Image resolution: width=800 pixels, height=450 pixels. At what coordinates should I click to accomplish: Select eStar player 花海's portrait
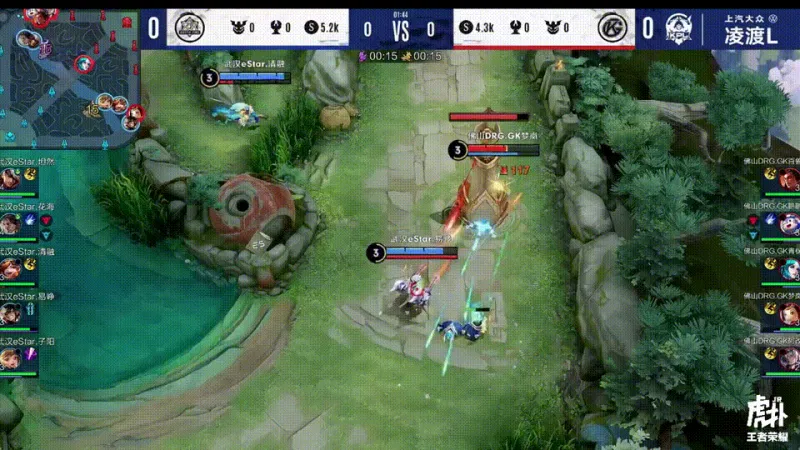[11, 223]
